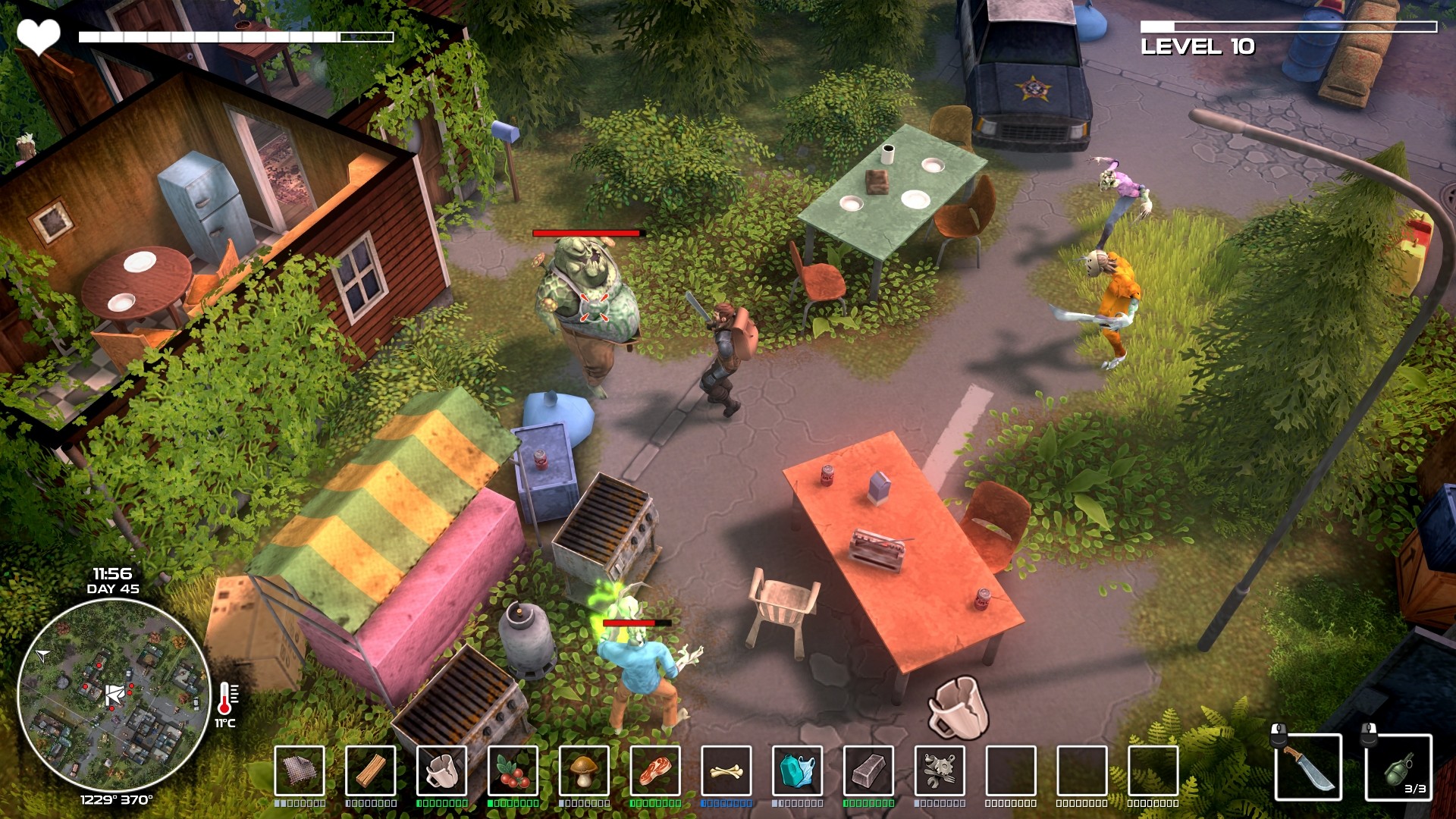Image resolution: width=1456 pixels, height=819 pixels.
Task: Select the broken mug hotbar item
Action: point(440,772)
